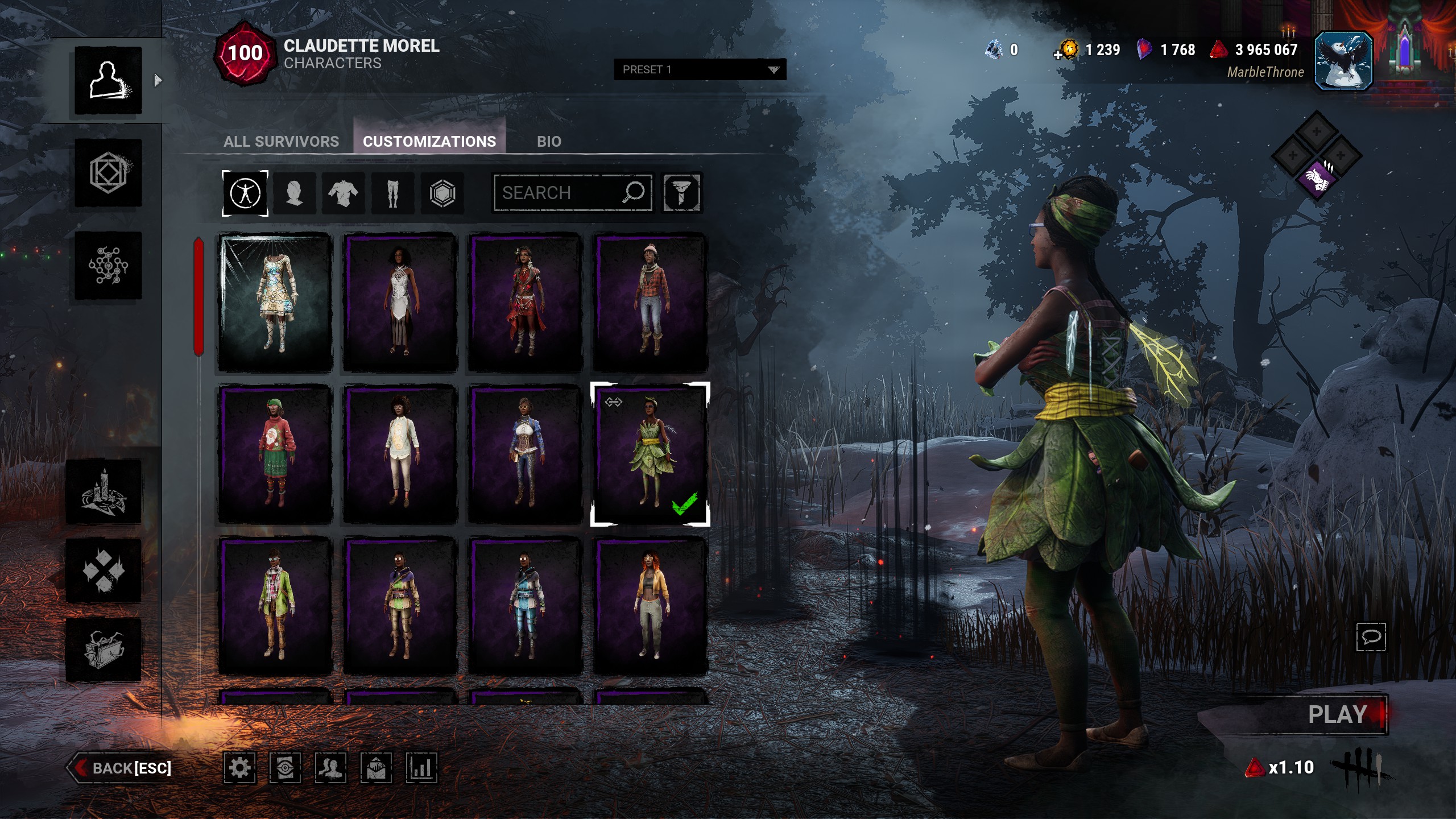The height and width of the screenshot is (819, 1456).
Task: Open the loadout hexagon menu
Action: coord(108,173)
